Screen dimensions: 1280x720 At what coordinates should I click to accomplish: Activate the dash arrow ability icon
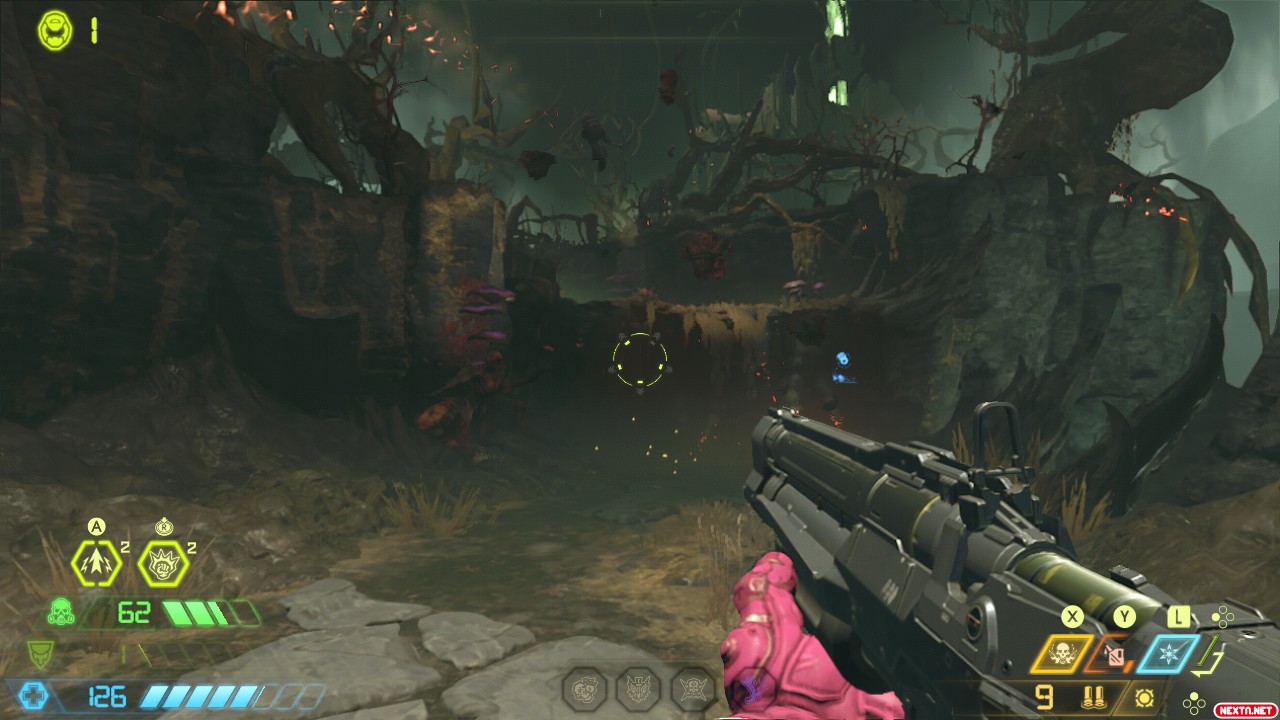click(x=96, y=564)
